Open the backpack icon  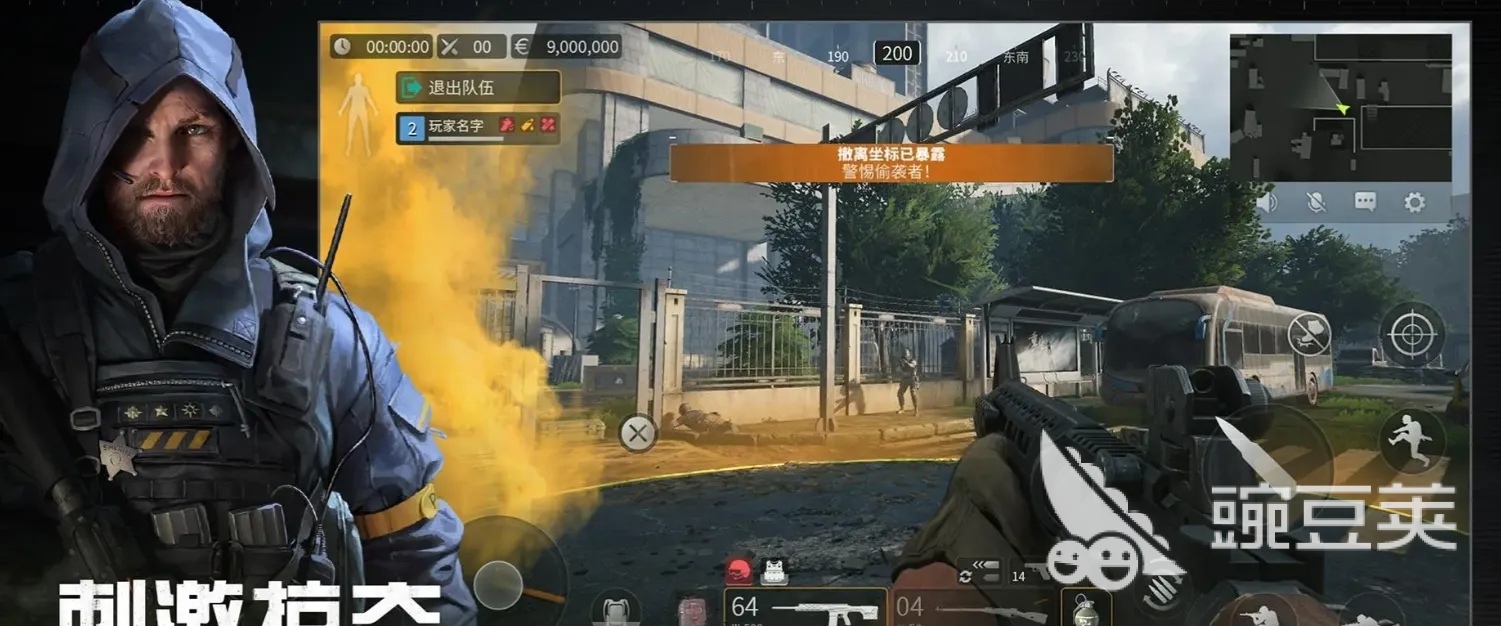[615, 608]
